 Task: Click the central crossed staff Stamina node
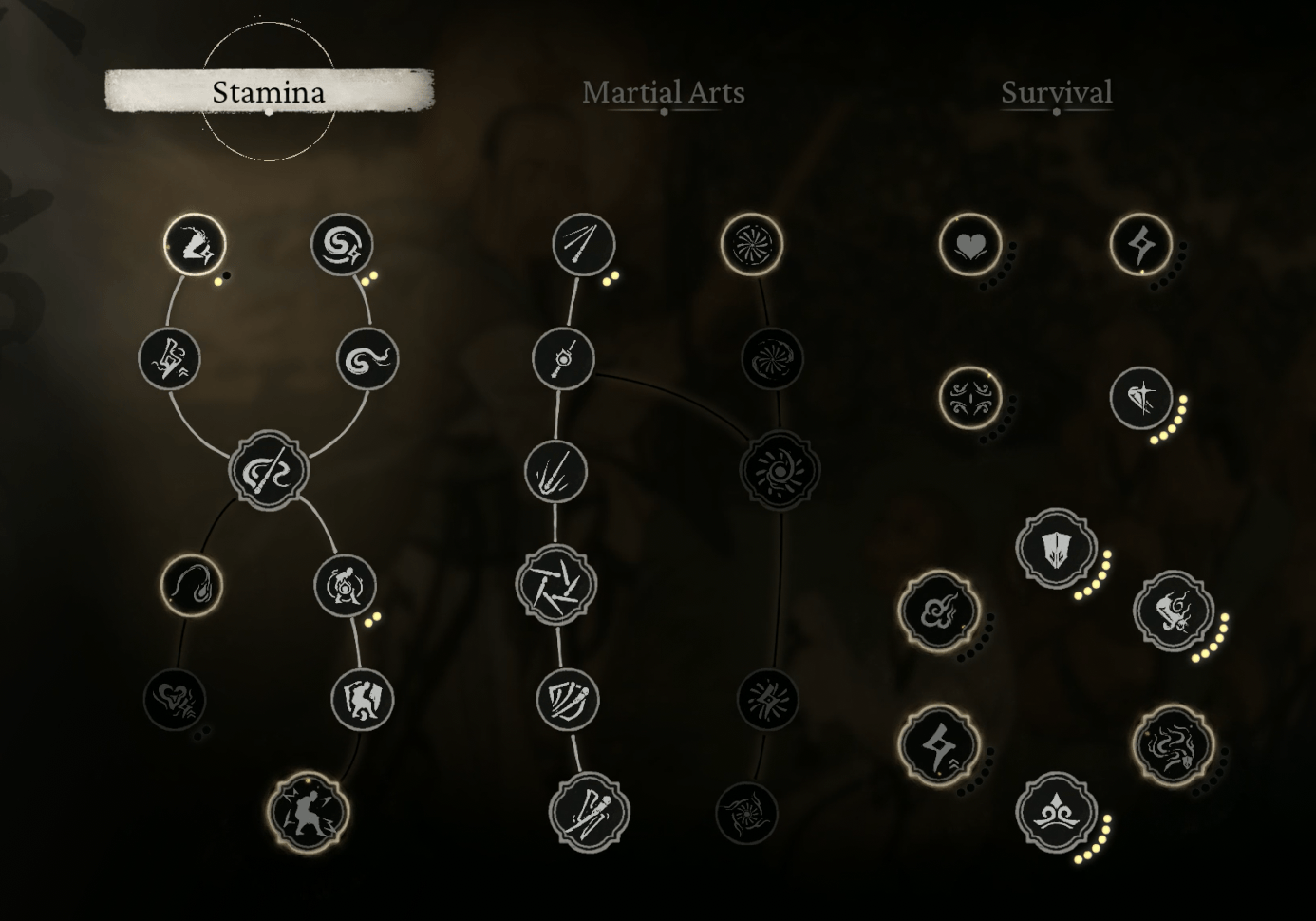(268, 472)
